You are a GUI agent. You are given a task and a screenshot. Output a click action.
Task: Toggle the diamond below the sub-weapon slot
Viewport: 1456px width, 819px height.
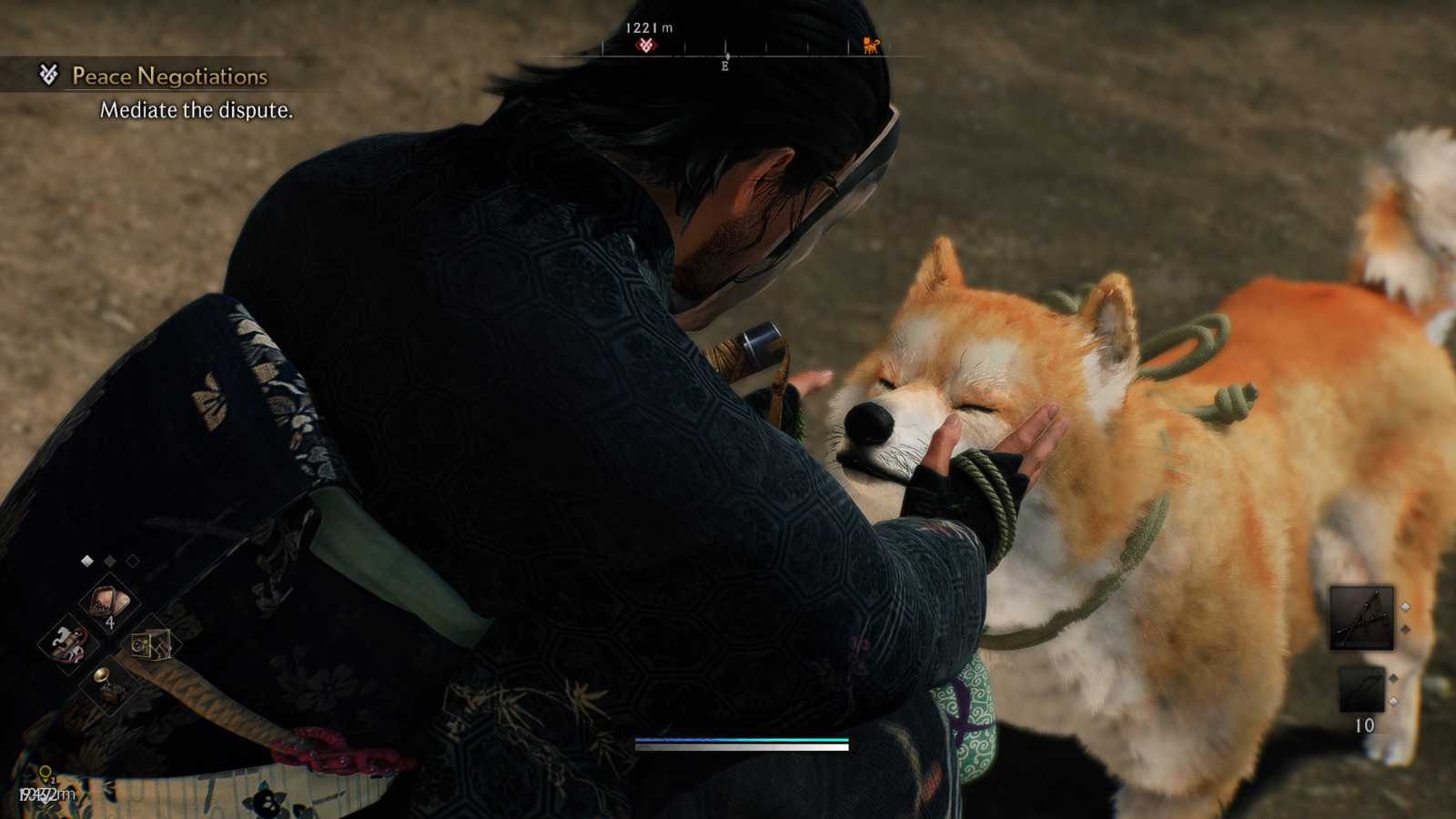[1392, 701]
